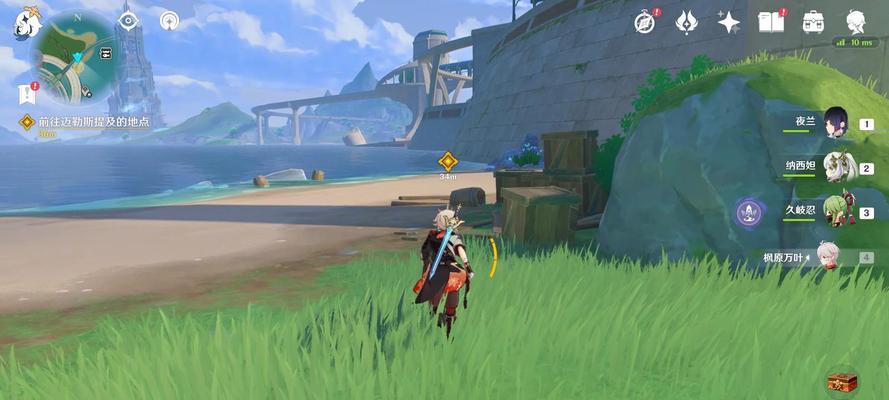
Task: Click the quest navigation icon beside the eye
Action: pos(169,20)
